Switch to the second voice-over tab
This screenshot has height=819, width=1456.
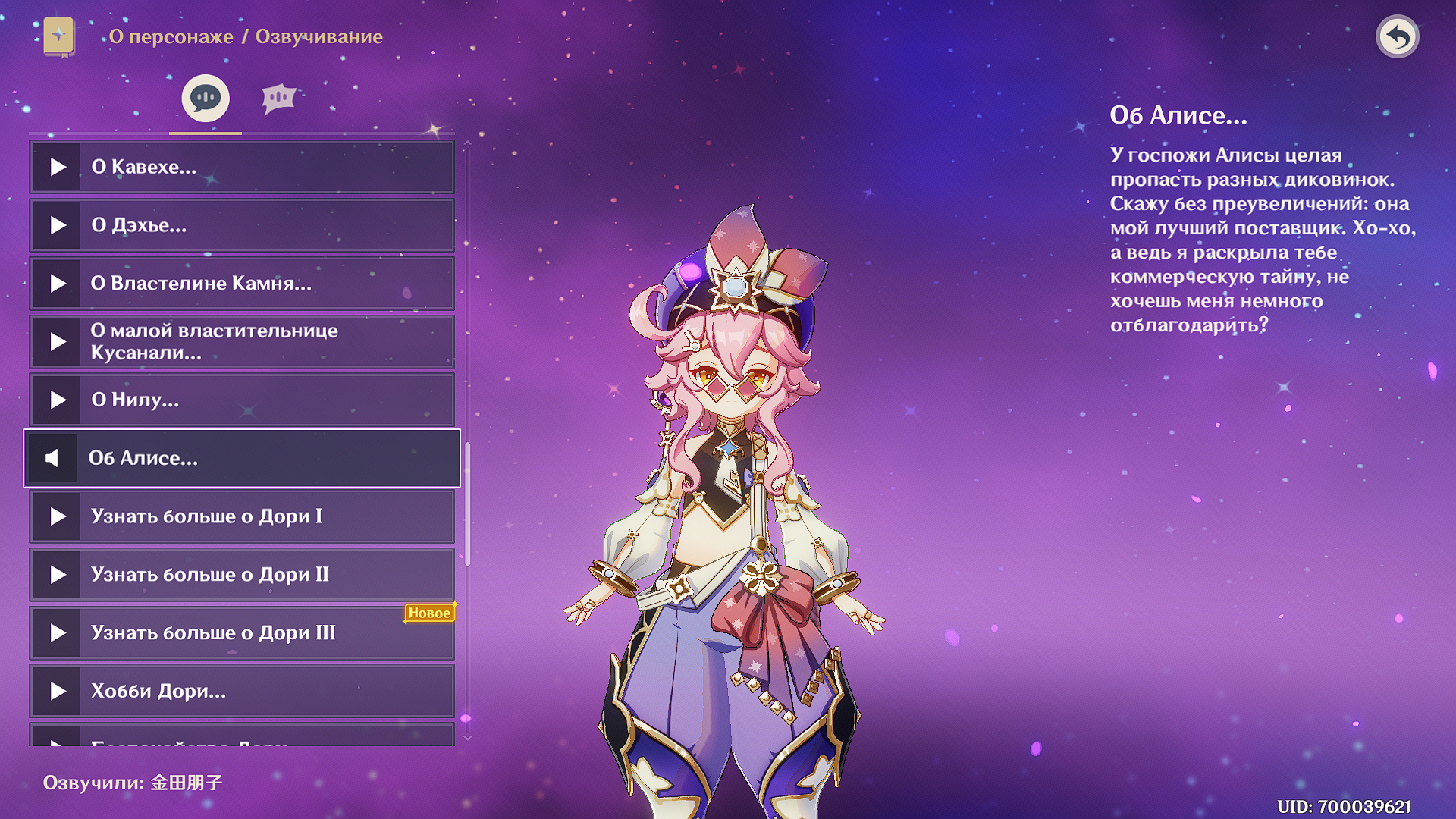(278, 99)
